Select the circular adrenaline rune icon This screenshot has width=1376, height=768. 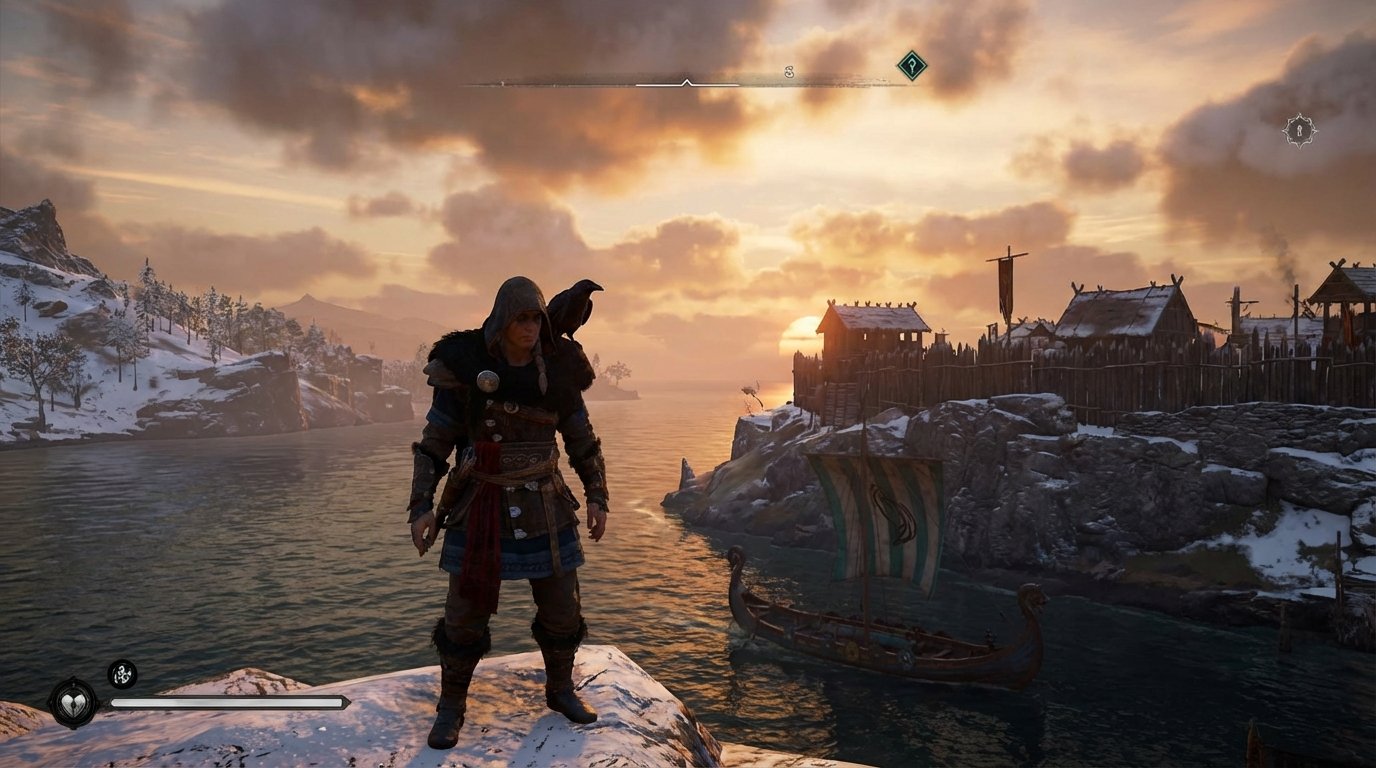coord(120,675)
